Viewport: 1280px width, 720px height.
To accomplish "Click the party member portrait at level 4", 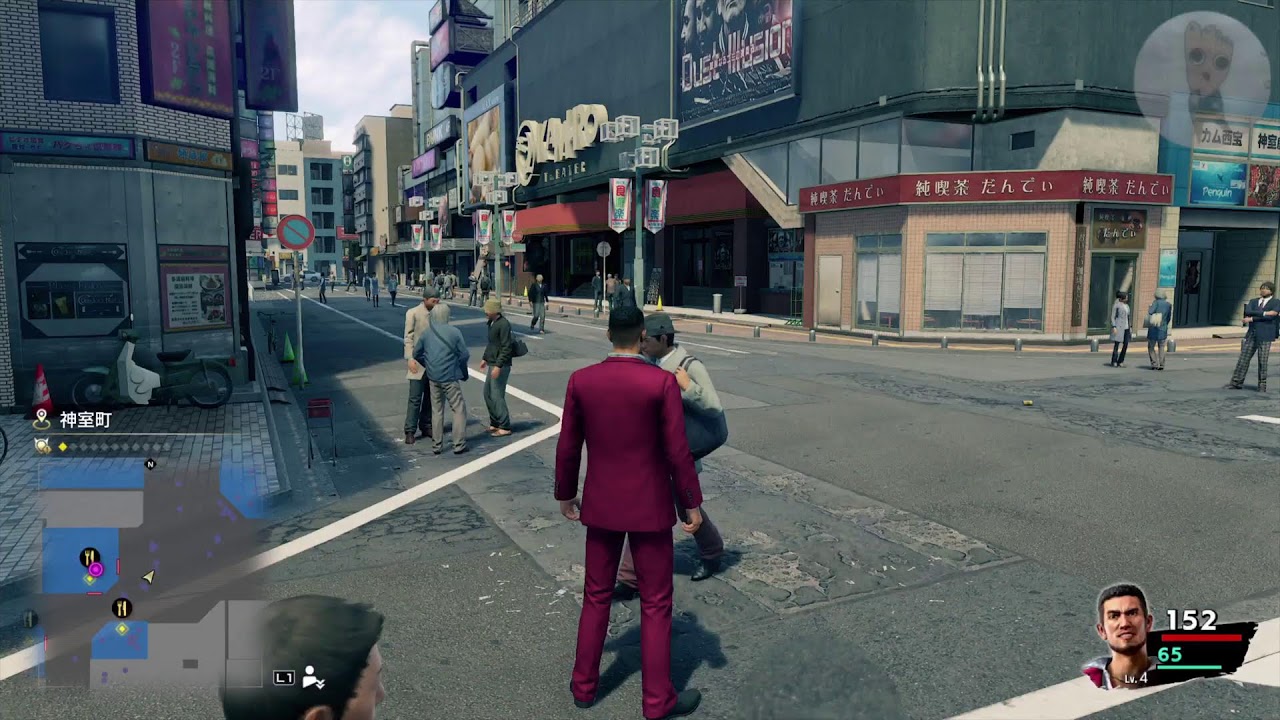I will (x=1123, y=633).
